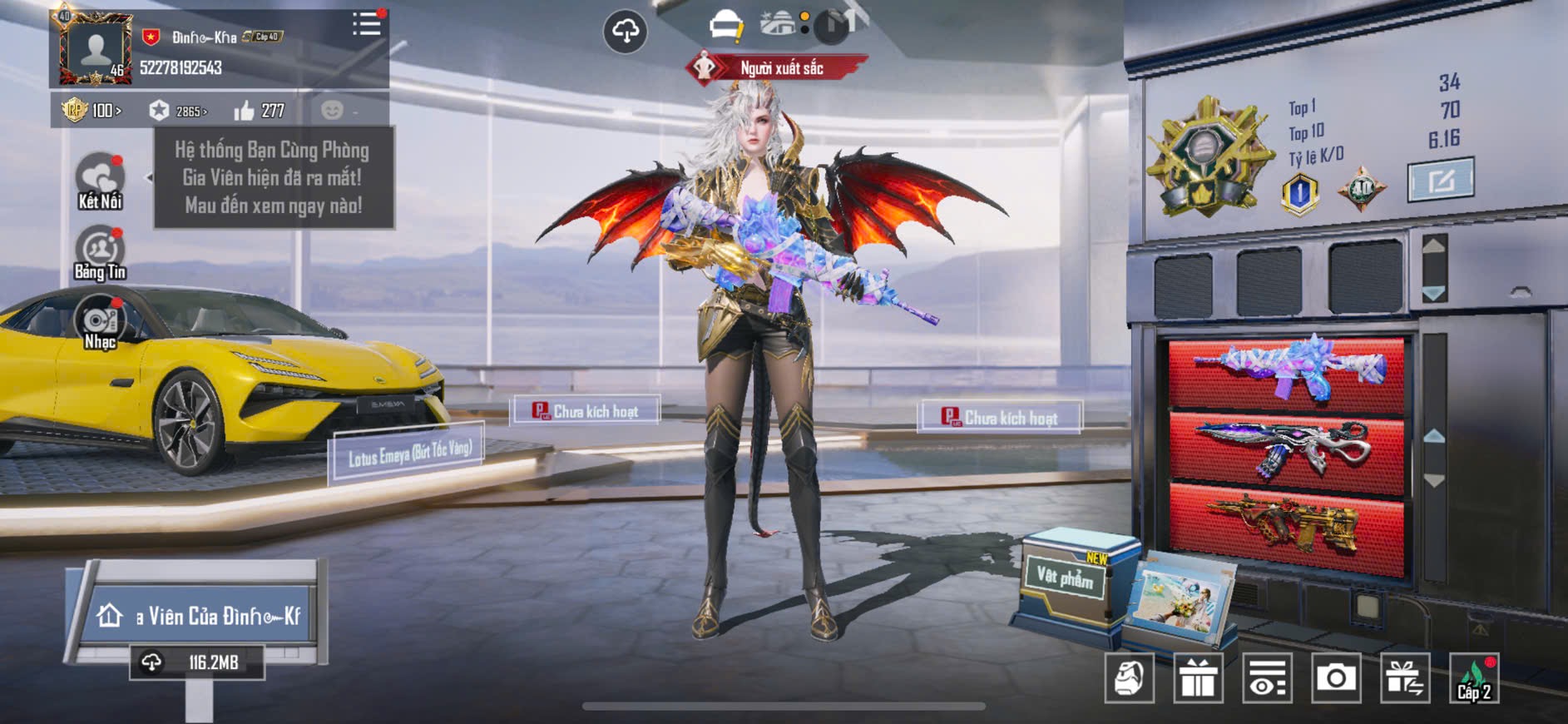Viewport: 1568px width, 724px height.
Task: Select the golden rifle showcase slot
Action: tap(1287, 524)
